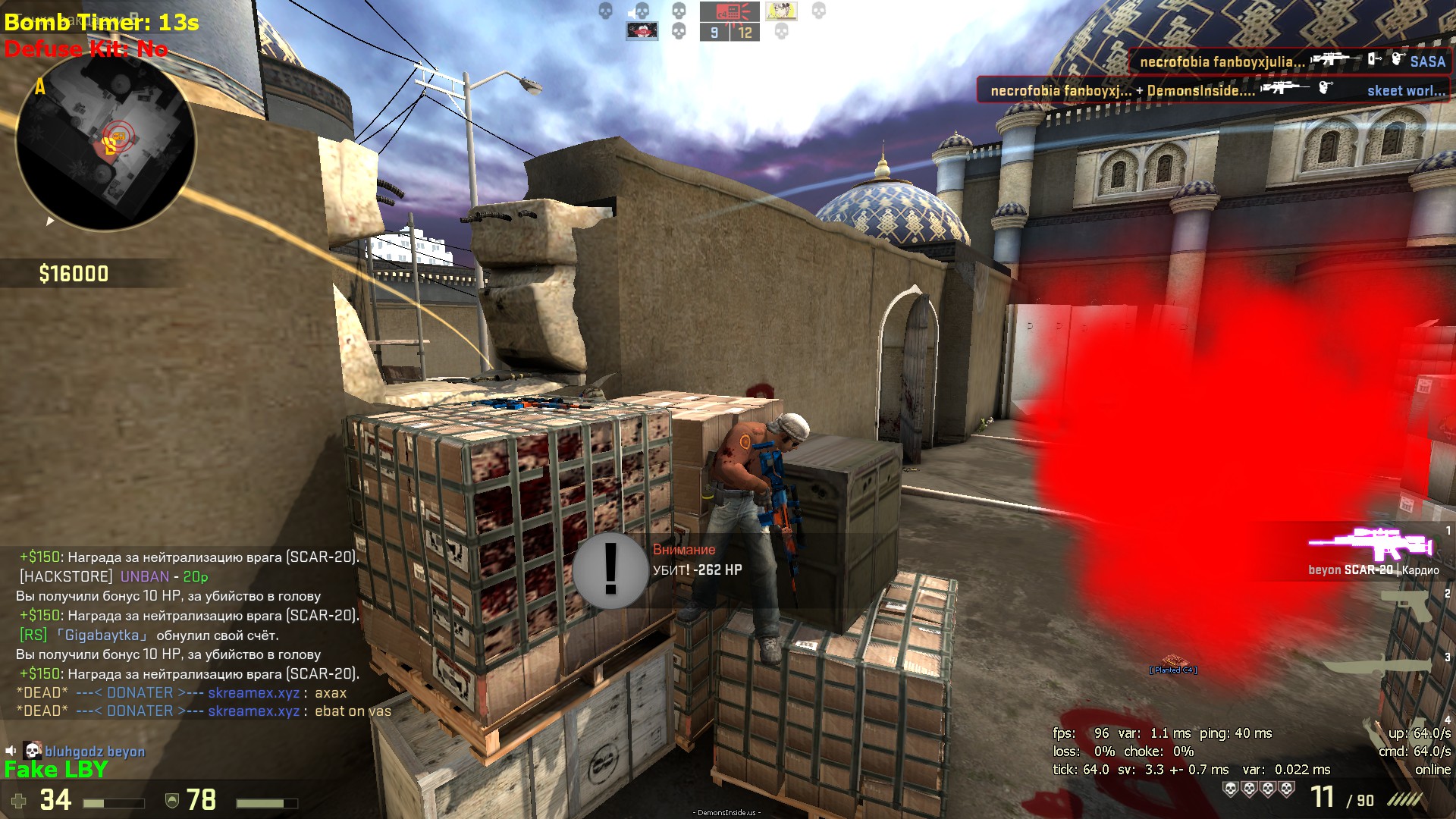Click the flashing C4 icon above the scoreboard
The height and width of the screenshot is (819, 1456).
pos(728,11)
